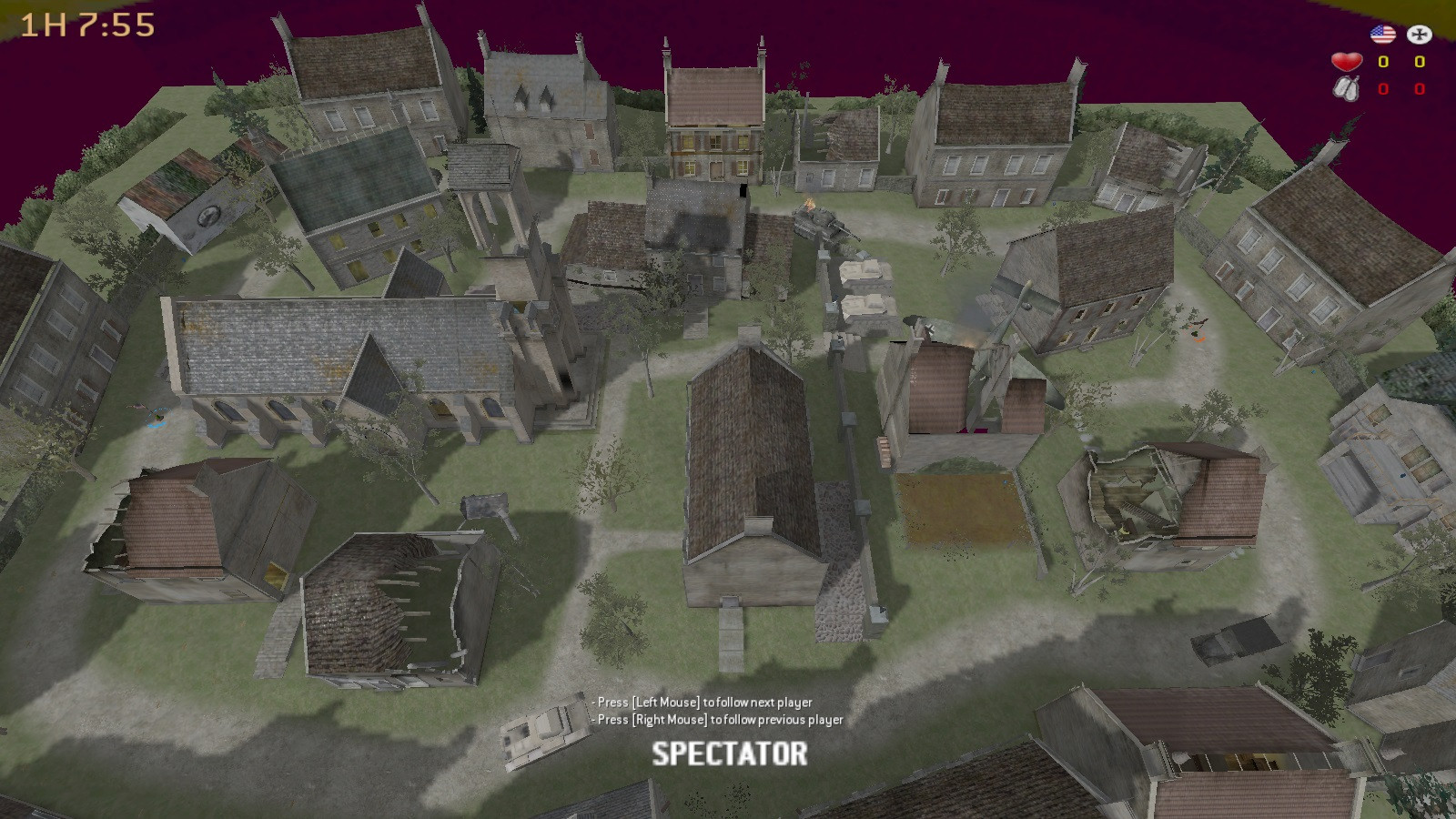
Task: Select the Iron Cross Axis team icon
Action: pyautogui.click(x=1419, y=34)
